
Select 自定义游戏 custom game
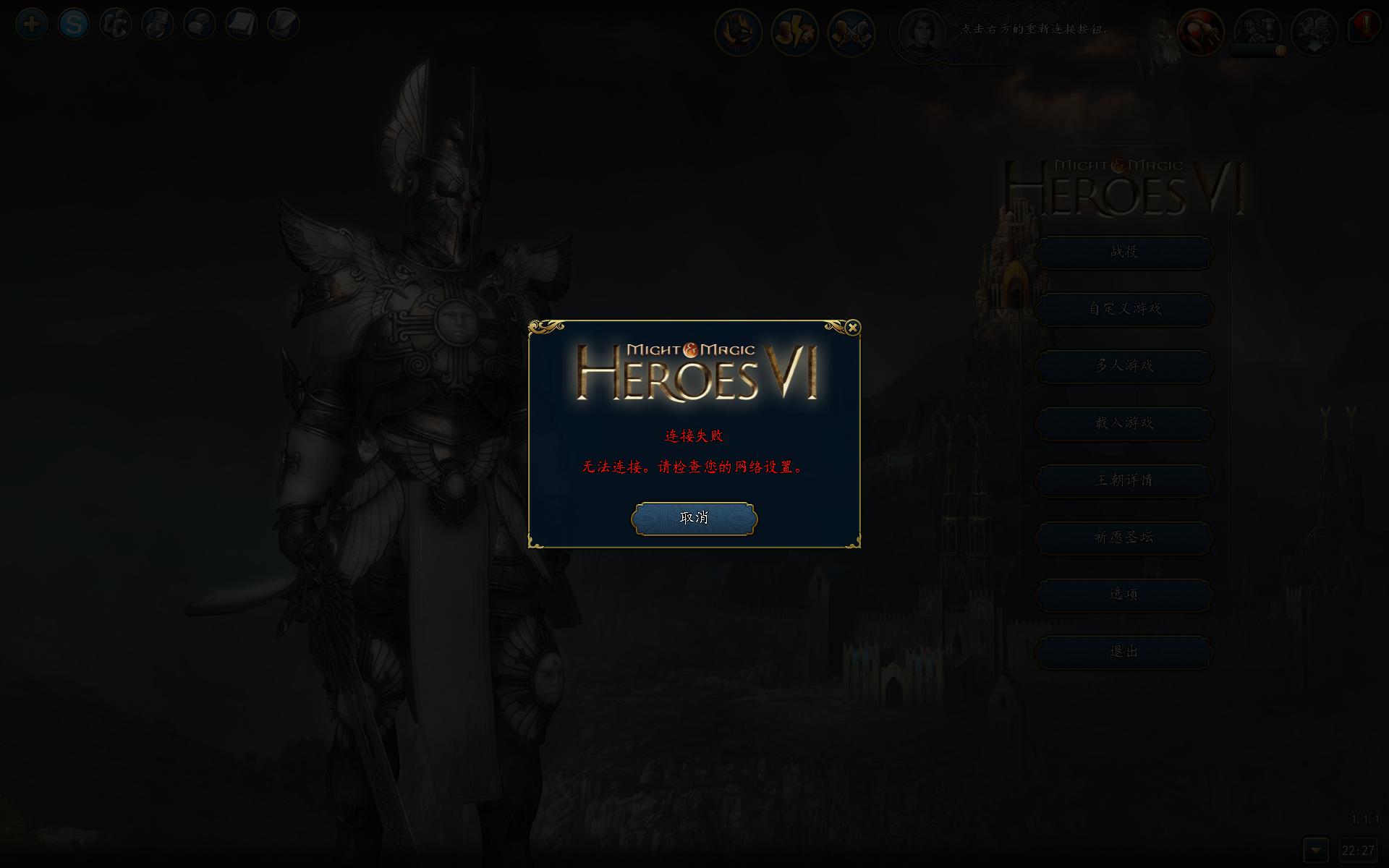tap(1124, 310)
